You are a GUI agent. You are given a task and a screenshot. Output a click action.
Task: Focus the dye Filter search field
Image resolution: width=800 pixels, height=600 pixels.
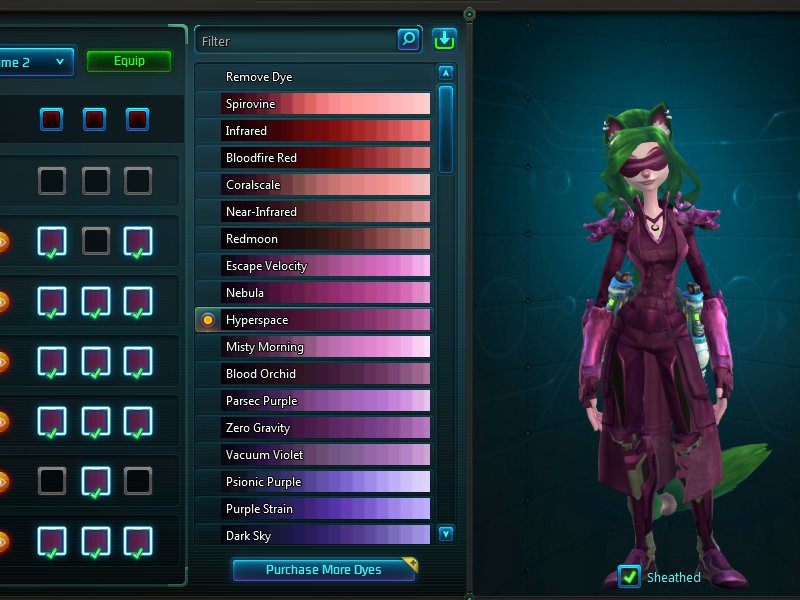point(295,41)
